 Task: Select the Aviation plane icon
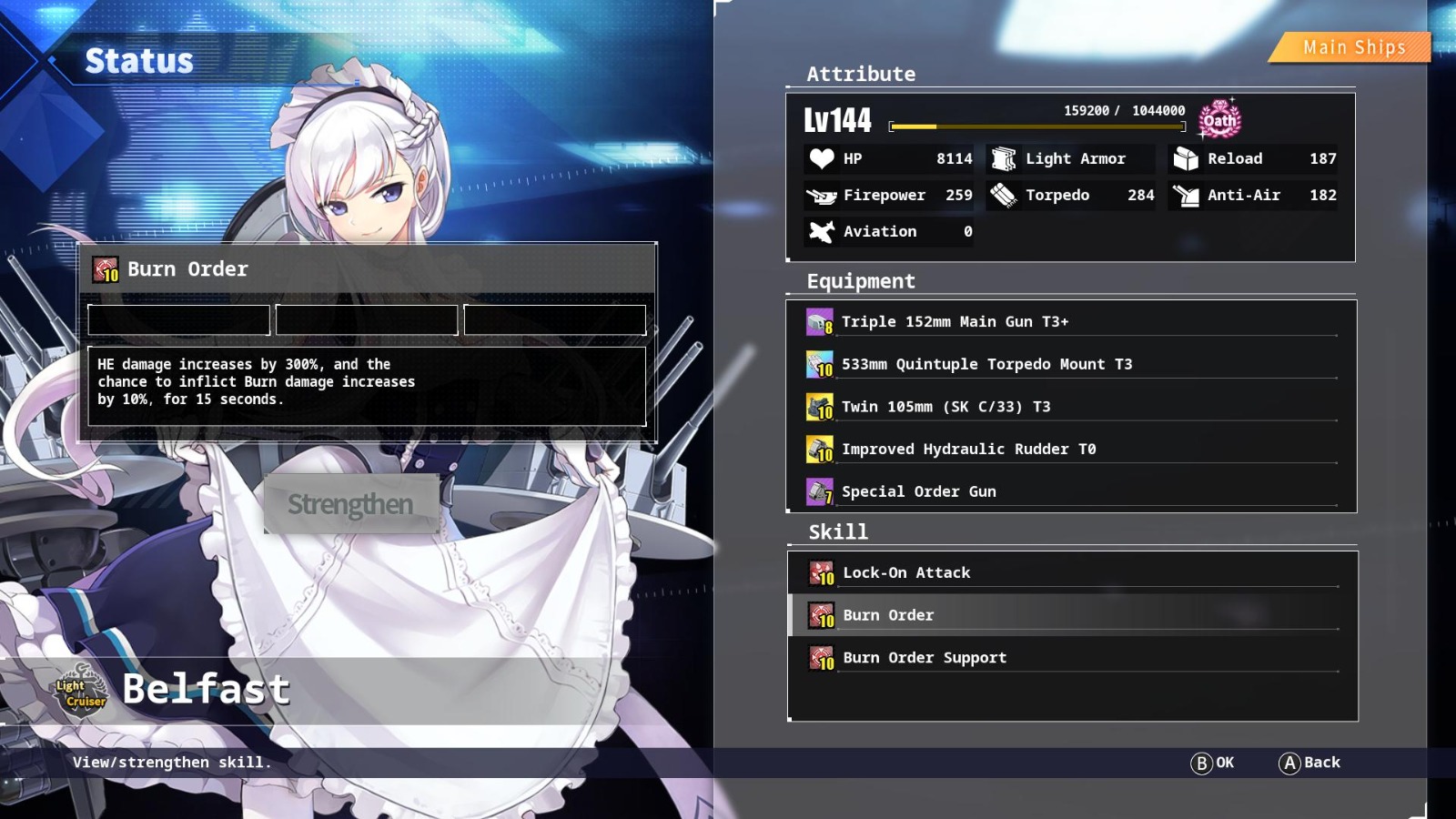point(822,231)
